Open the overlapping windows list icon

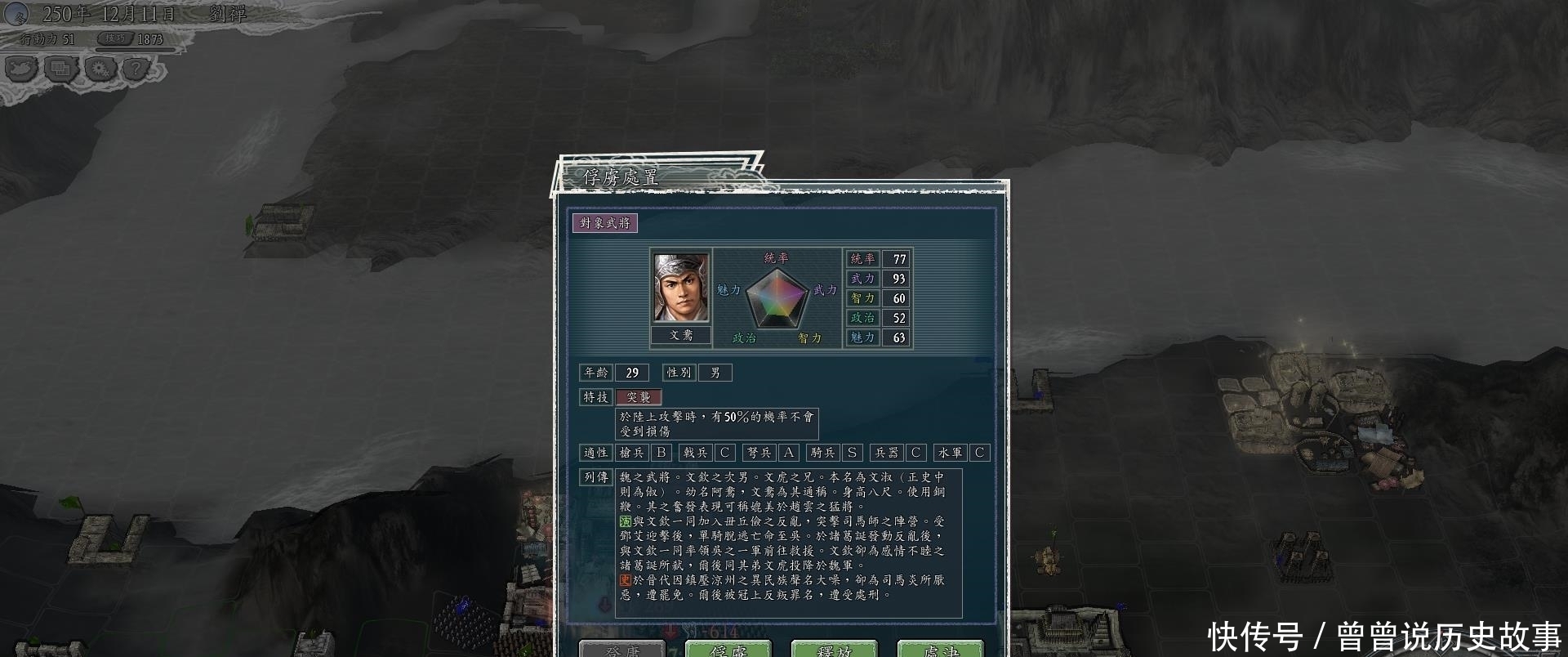click(60, 69)
